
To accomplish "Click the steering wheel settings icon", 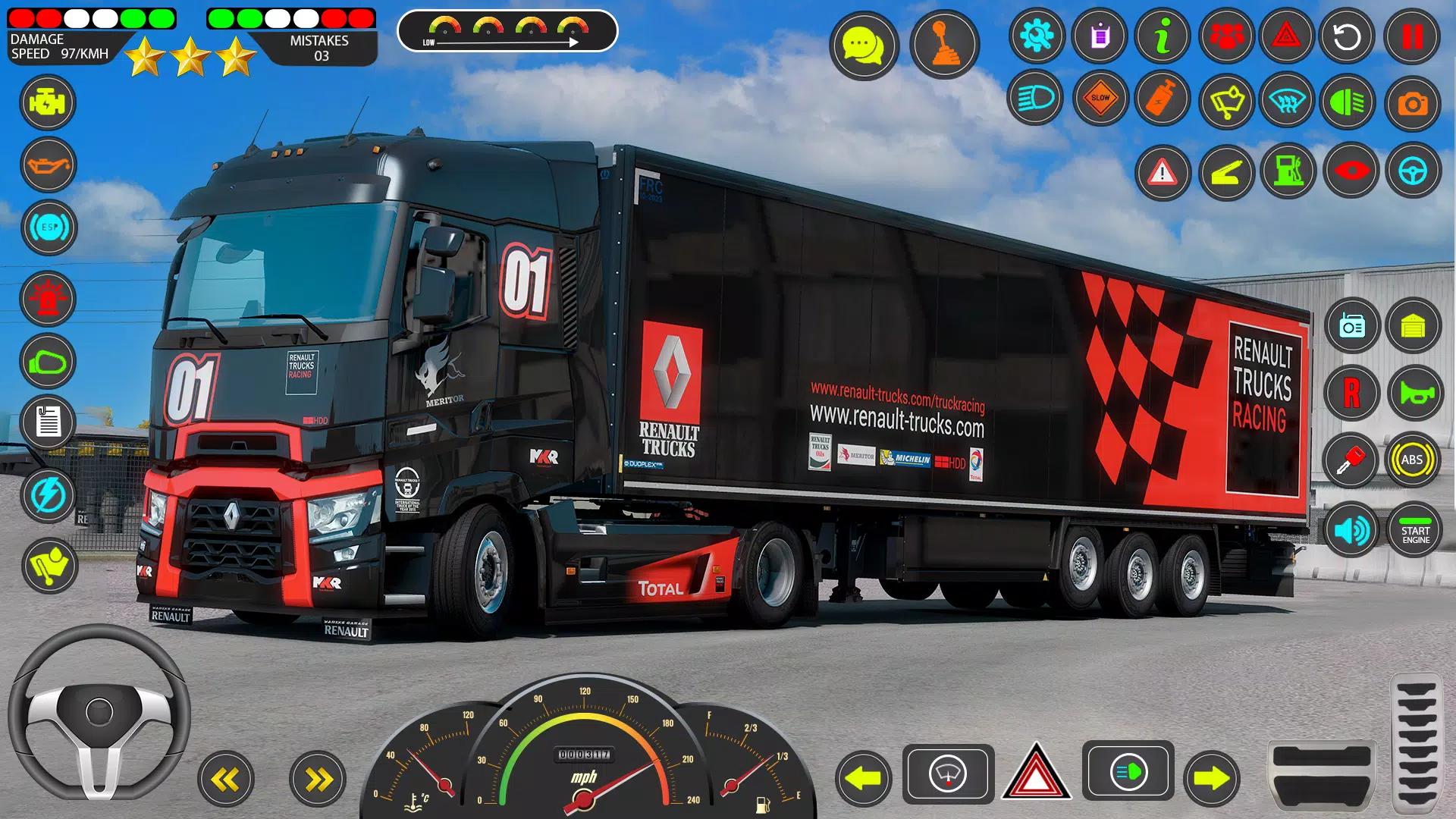I will 1412,172.
